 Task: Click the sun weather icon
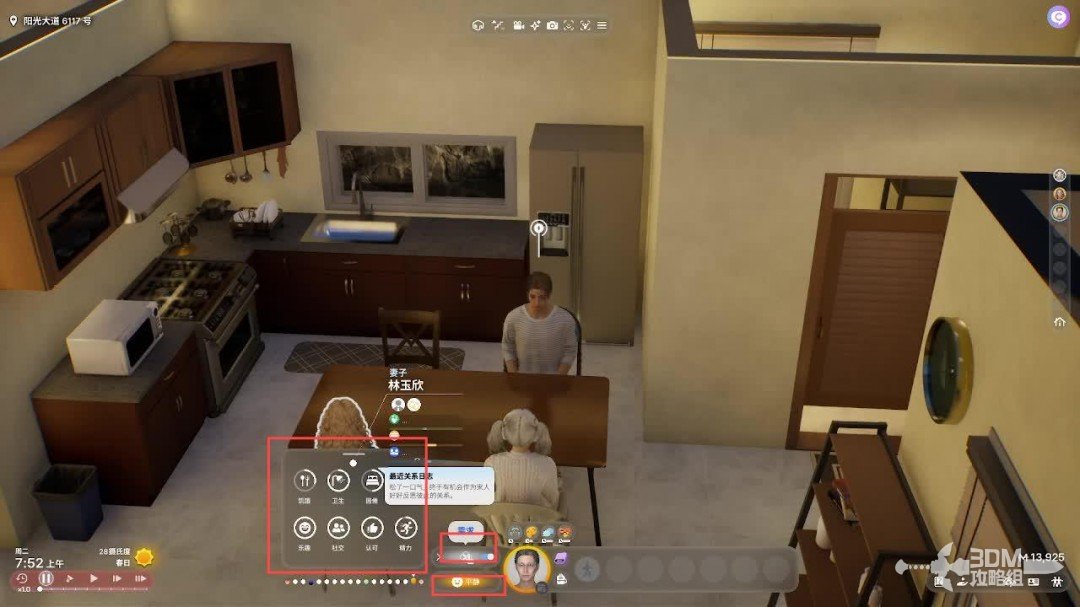(x=145, y=557)
